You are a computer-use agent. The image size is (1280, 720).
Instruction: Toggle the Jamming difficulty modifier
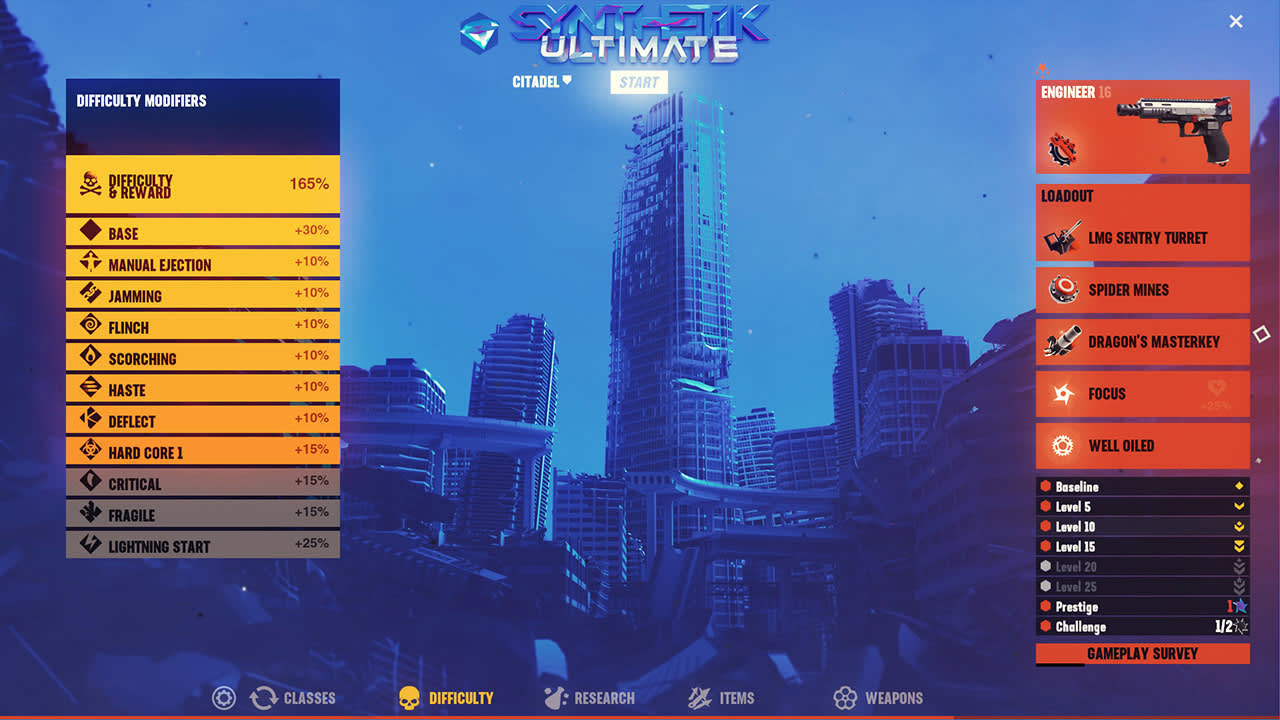(202, 295)
